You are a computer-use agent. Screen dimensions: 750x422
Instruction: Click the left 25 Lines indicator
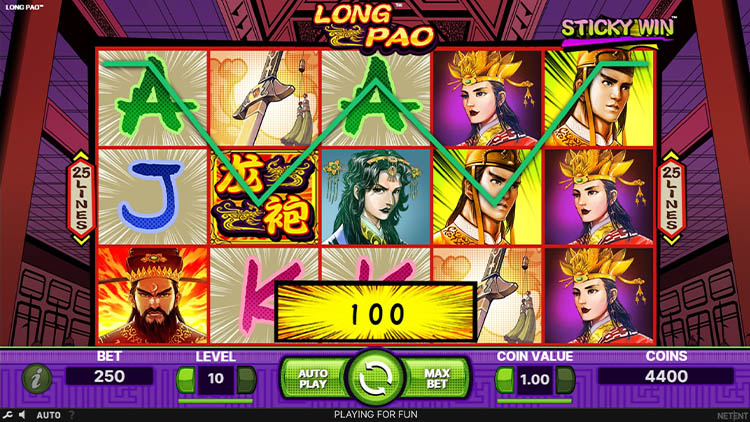click(x=80, y=199)
